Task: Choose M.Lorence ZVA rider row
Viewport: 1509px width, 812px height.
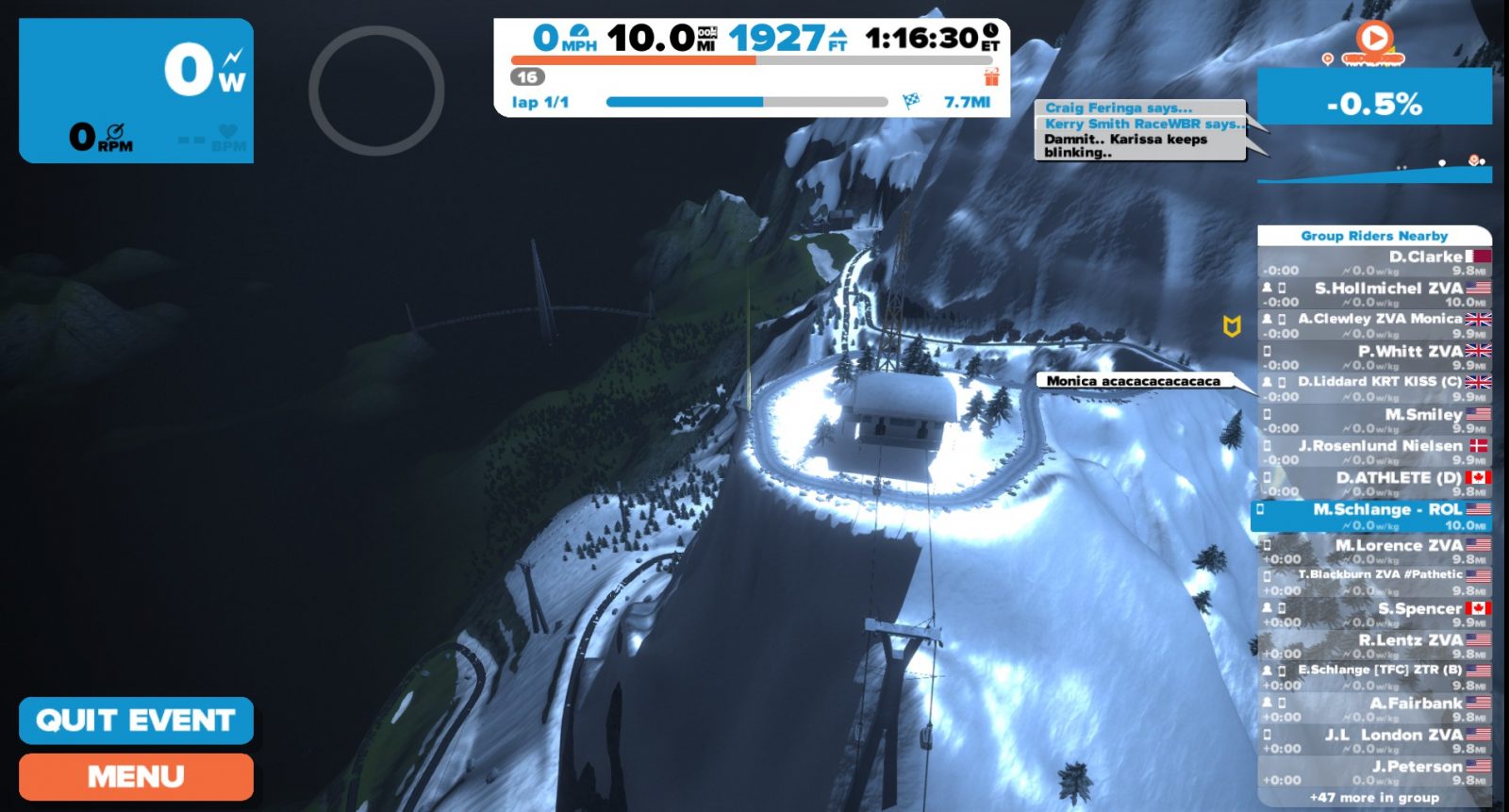Action: [1374, 551]
